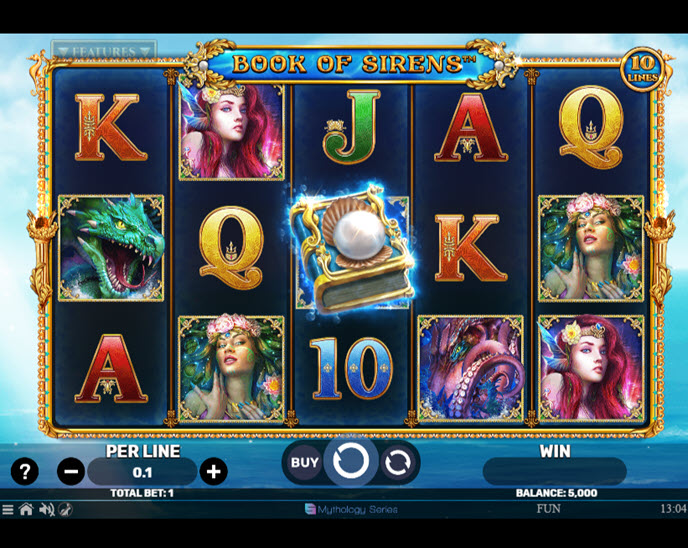Click the BUY feature button
The height and width of the screenshot is (548, 688).
click(x=304, y=462)
